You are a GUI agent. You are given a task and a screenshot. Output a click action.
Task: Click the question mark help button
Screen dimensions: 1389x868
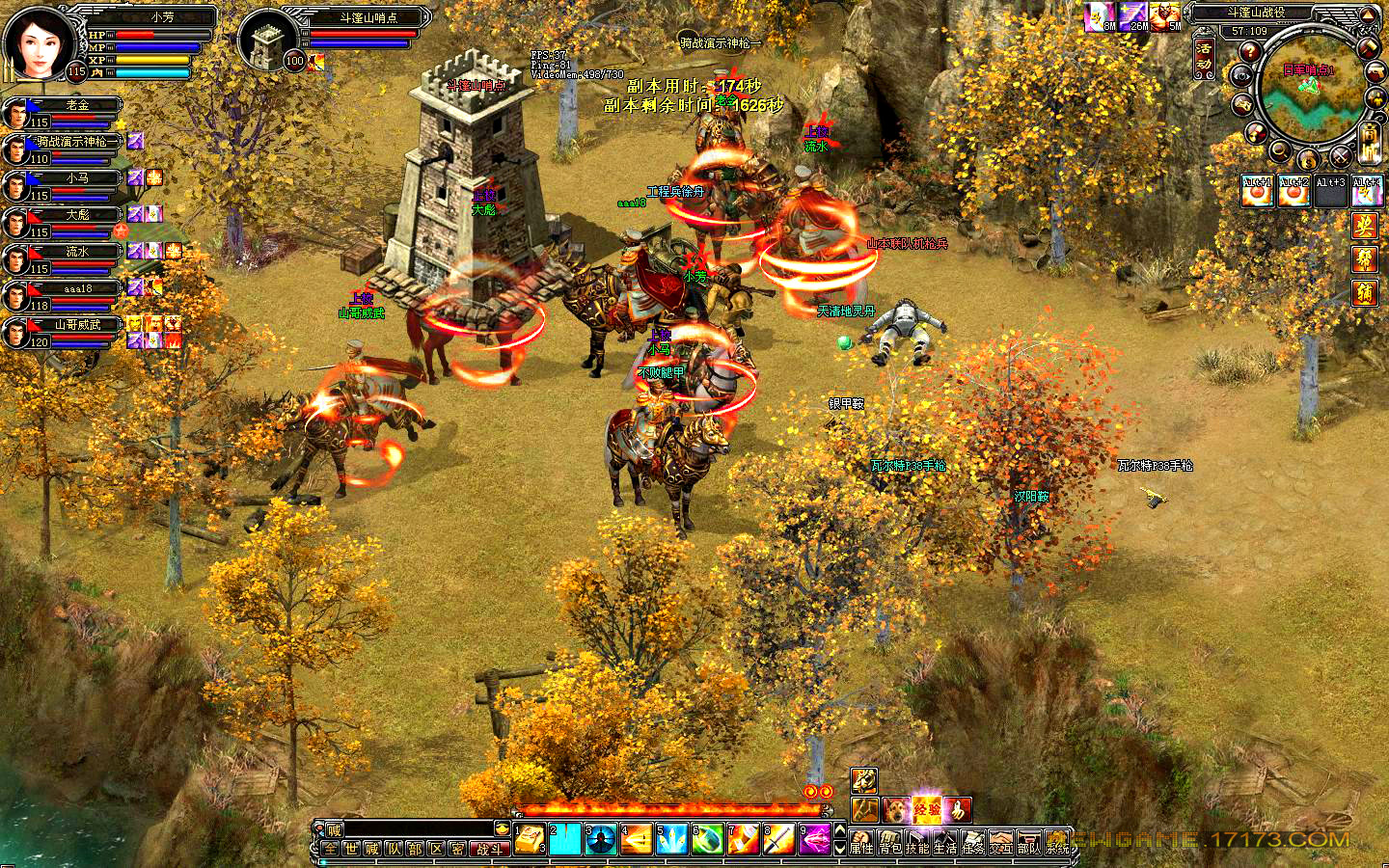1251,51
